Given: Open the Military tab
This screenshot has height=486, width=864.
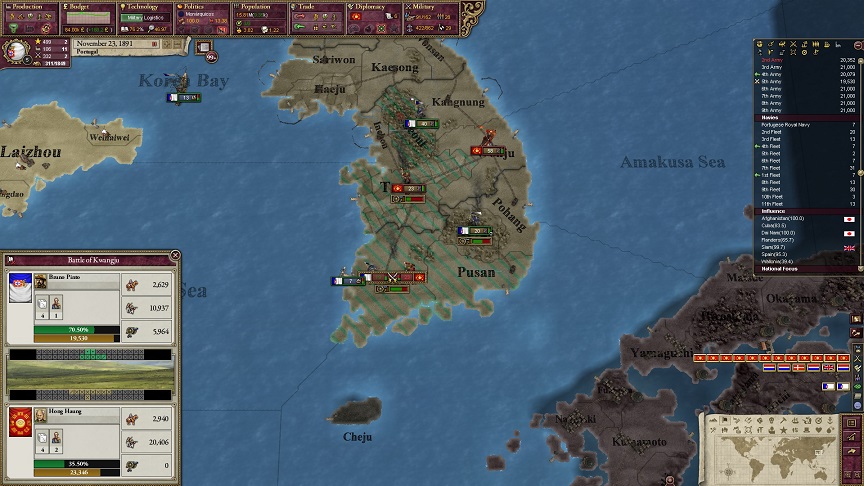Looking at the screenshot, I should 430,6.
